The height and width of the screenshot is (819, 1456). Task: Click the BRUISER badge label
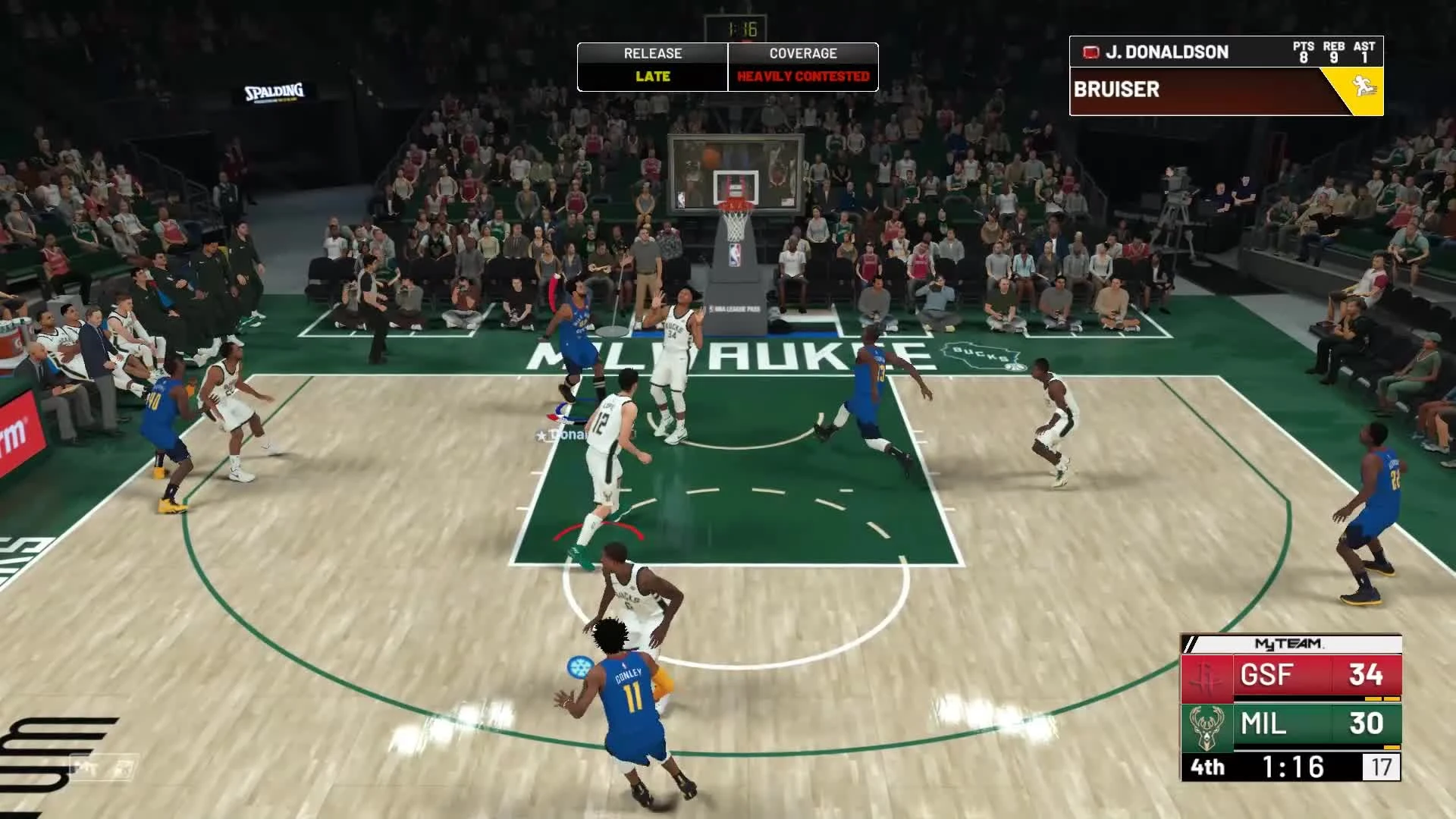pos(1117,89)
